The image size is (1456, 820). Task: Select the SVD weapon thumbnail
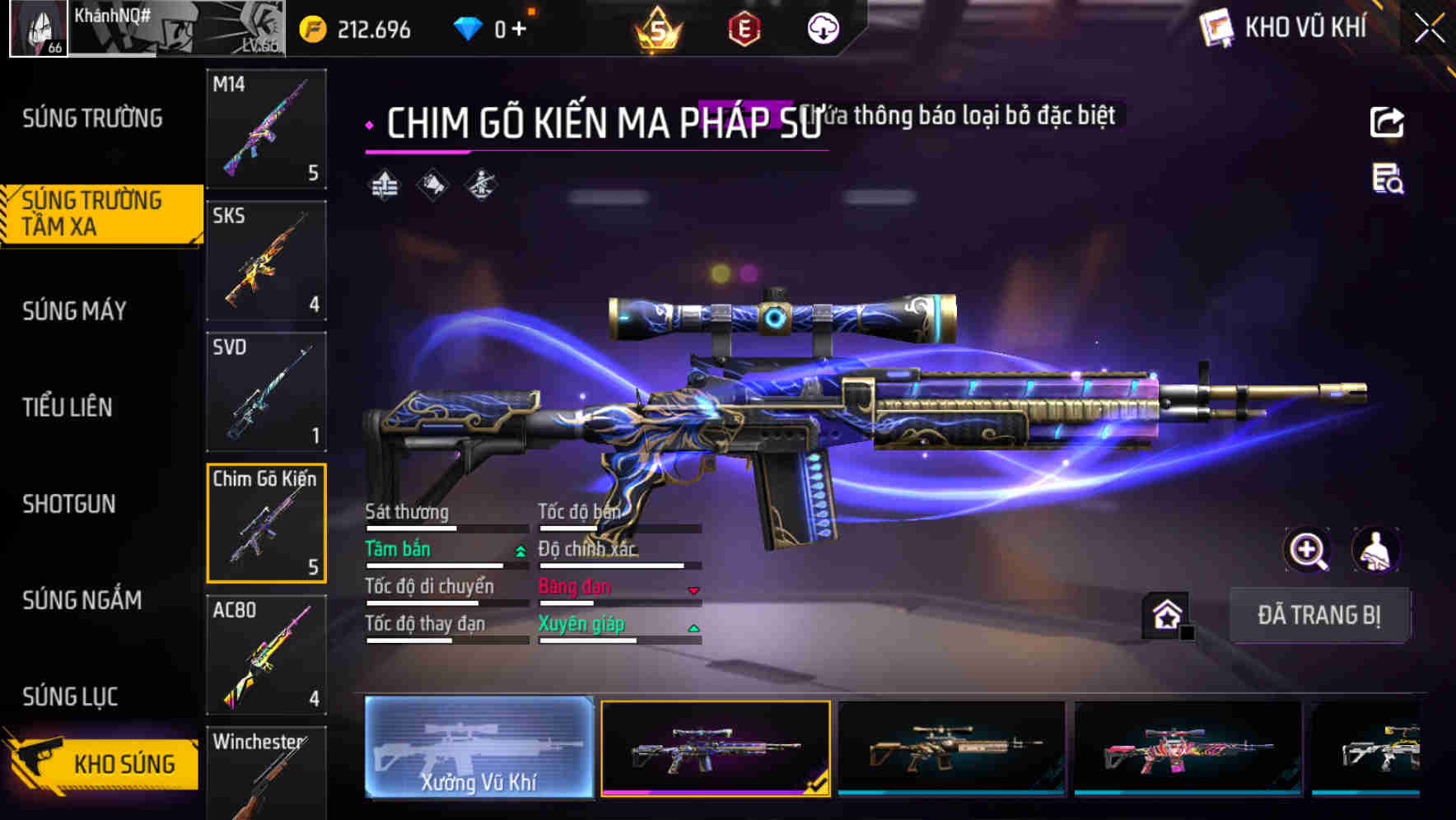coord(266,392)
